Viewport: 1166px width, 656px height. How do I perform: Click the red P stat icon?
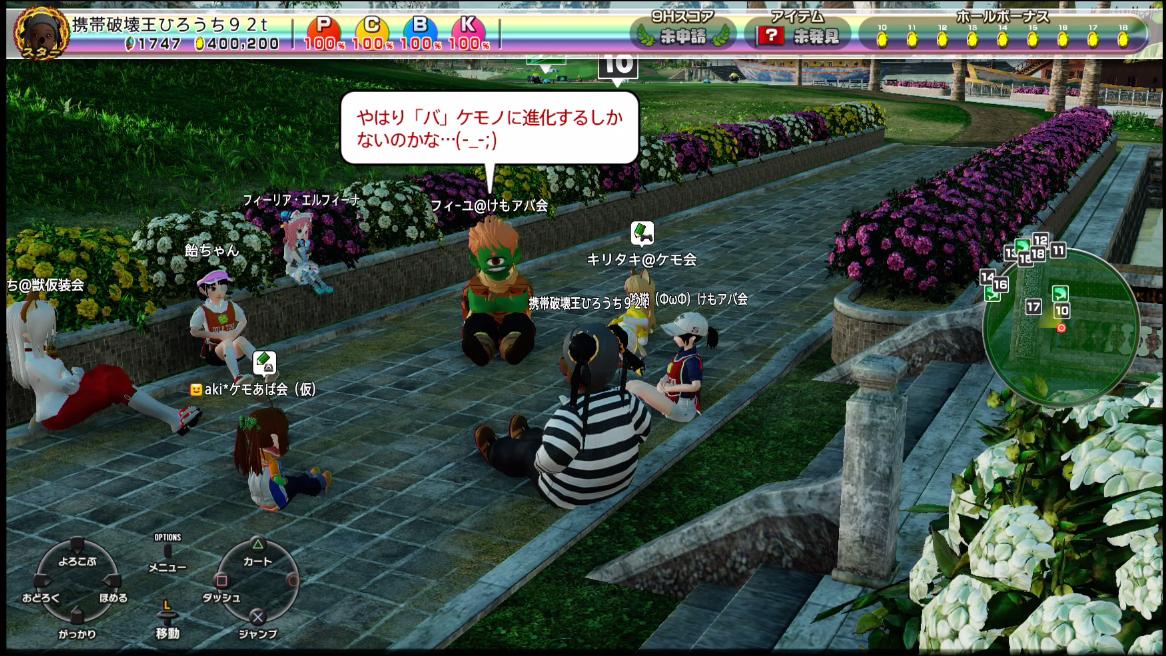point(323,27)
